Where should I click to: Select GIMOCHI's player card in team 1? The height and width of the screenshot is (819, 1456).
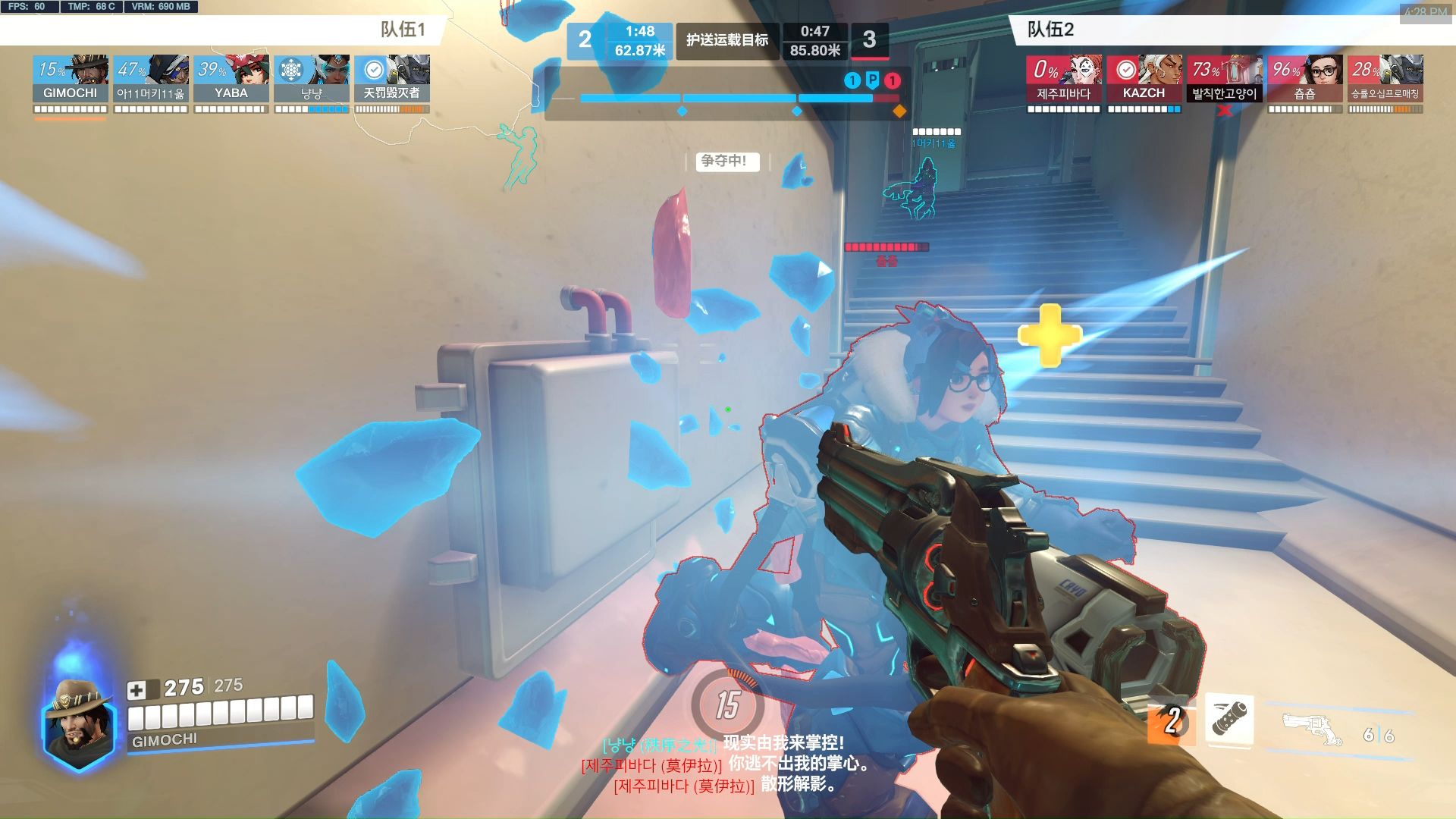coord(70,79)
